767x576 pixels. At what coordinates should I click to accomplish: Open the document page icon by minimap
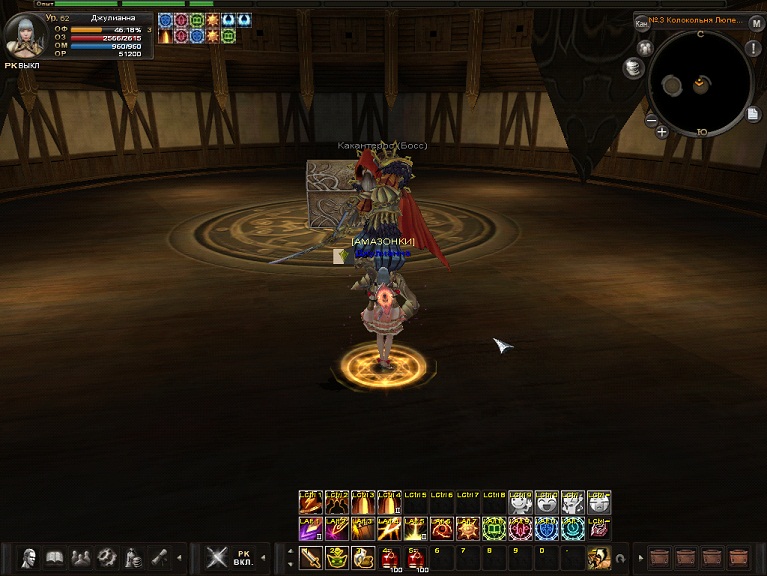(x=753, y=114)
